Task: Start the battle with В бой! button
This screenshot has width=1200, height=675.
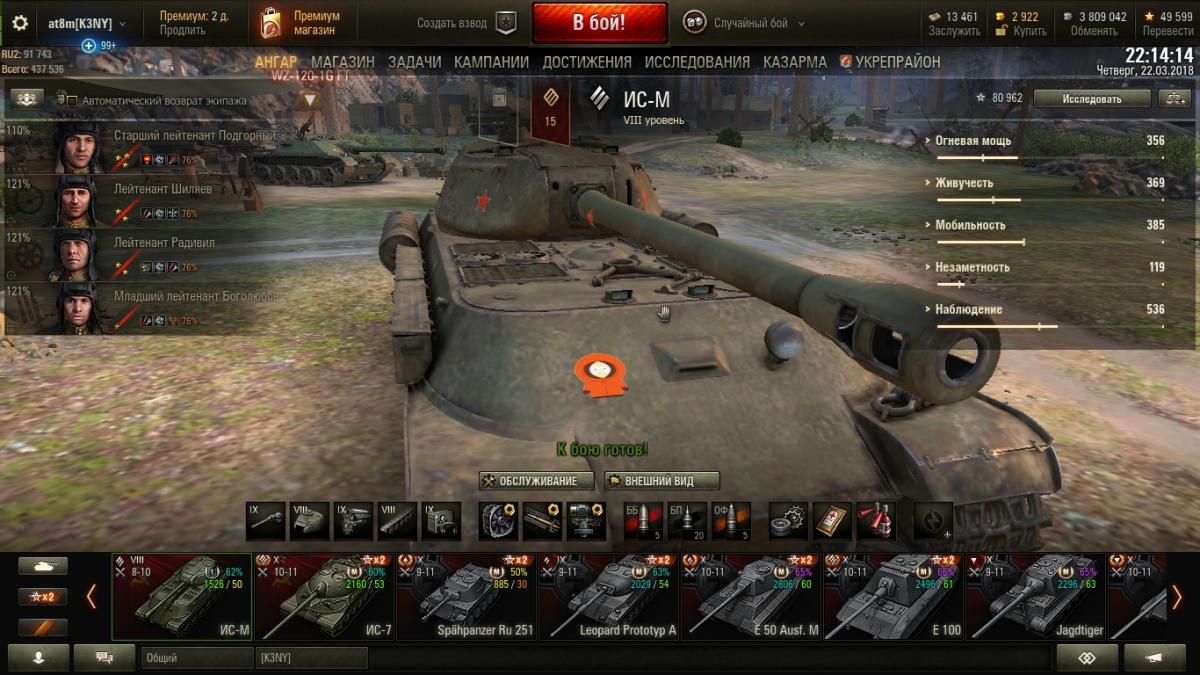Action: [x=599, y=22]
